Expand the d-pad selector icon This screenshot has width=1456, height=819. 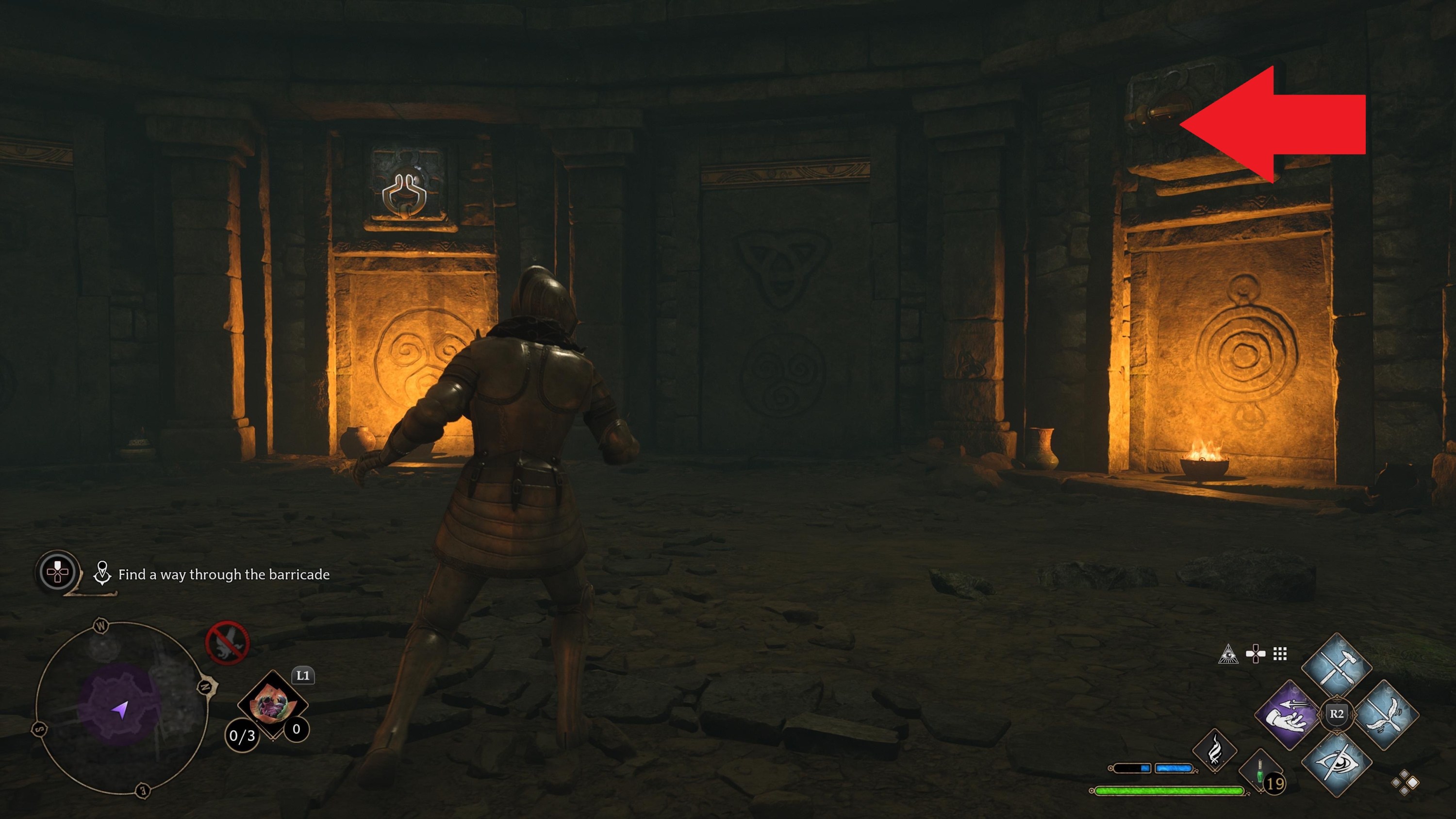[x=1256, y=653]
